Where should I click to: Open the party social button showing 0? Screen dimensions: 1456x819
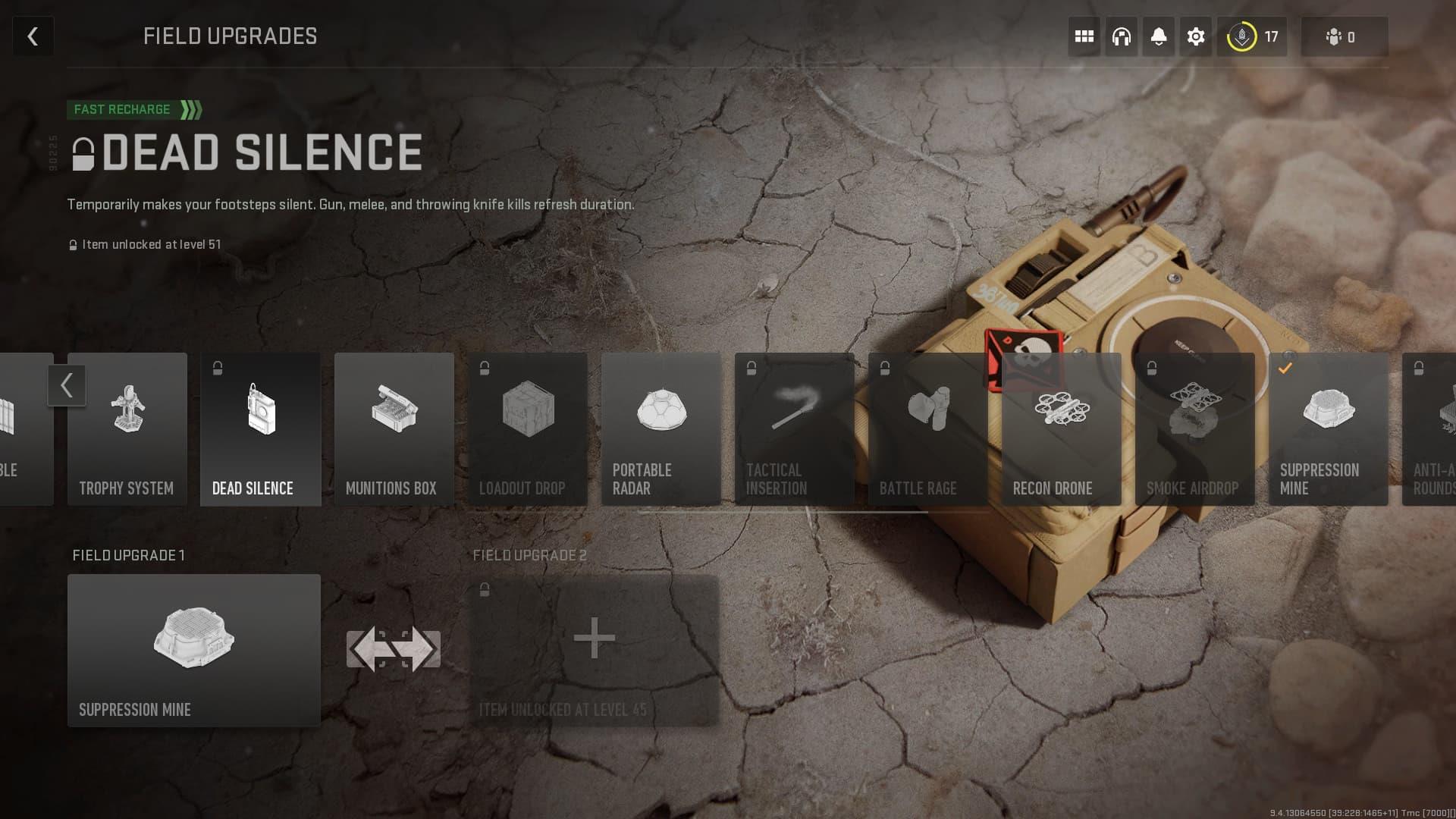pos(1344,36)
